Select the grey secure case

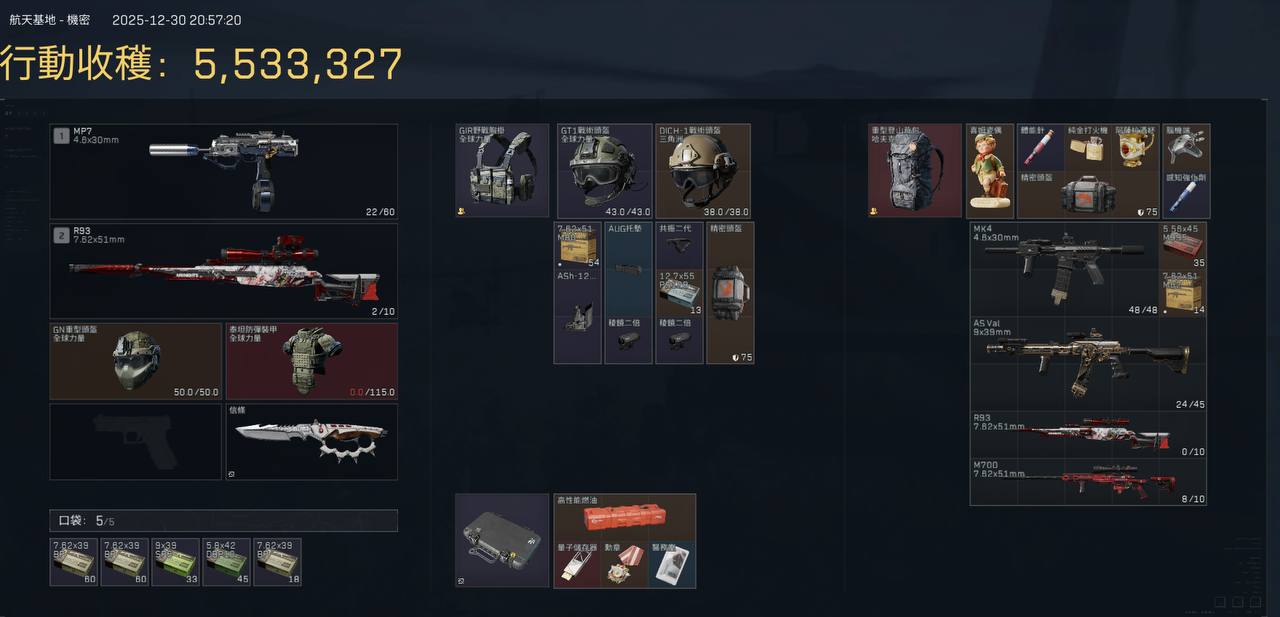coord(502,540)
